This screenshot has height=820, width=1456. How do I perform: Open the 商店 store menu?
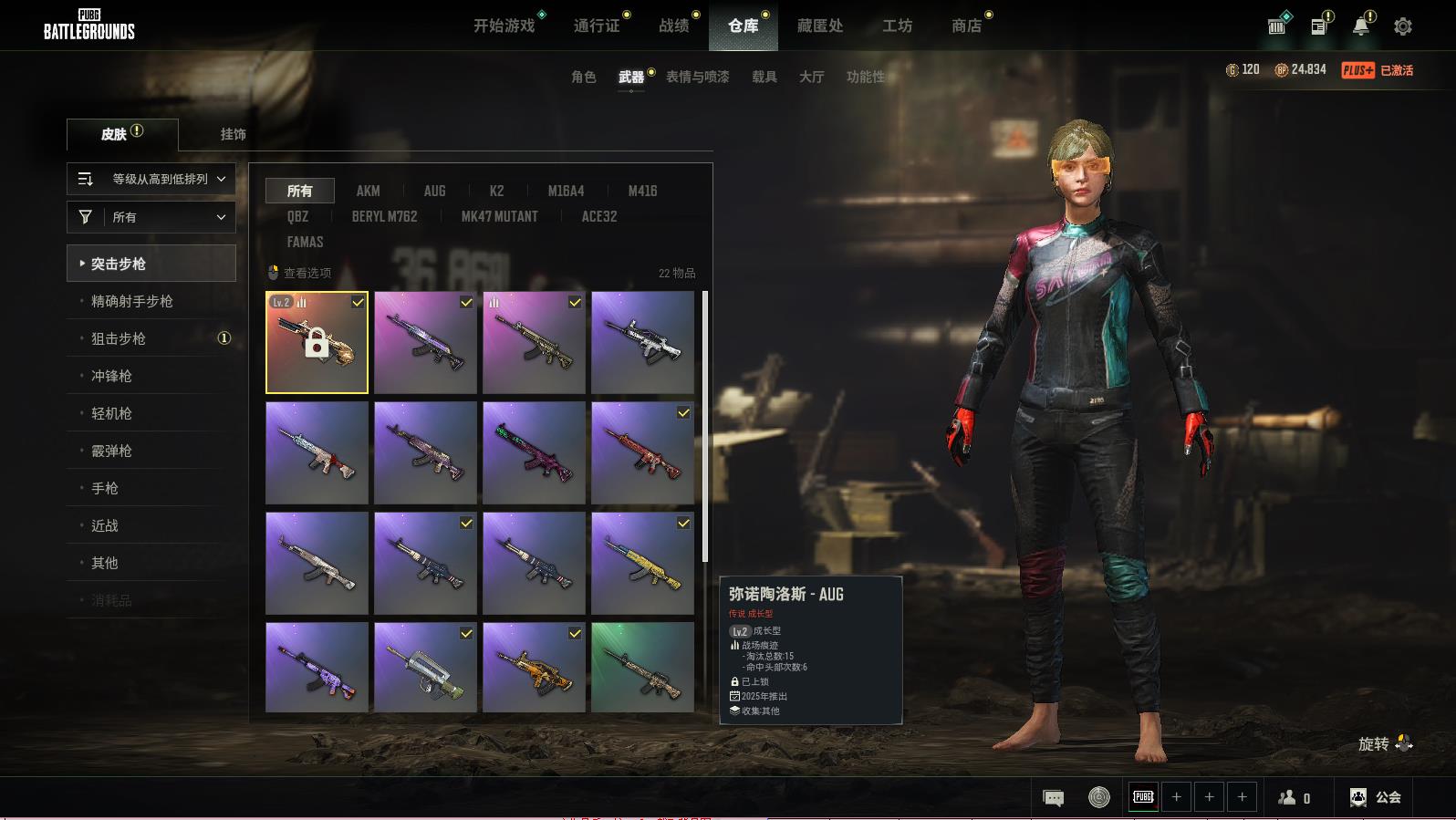point(966,26)
